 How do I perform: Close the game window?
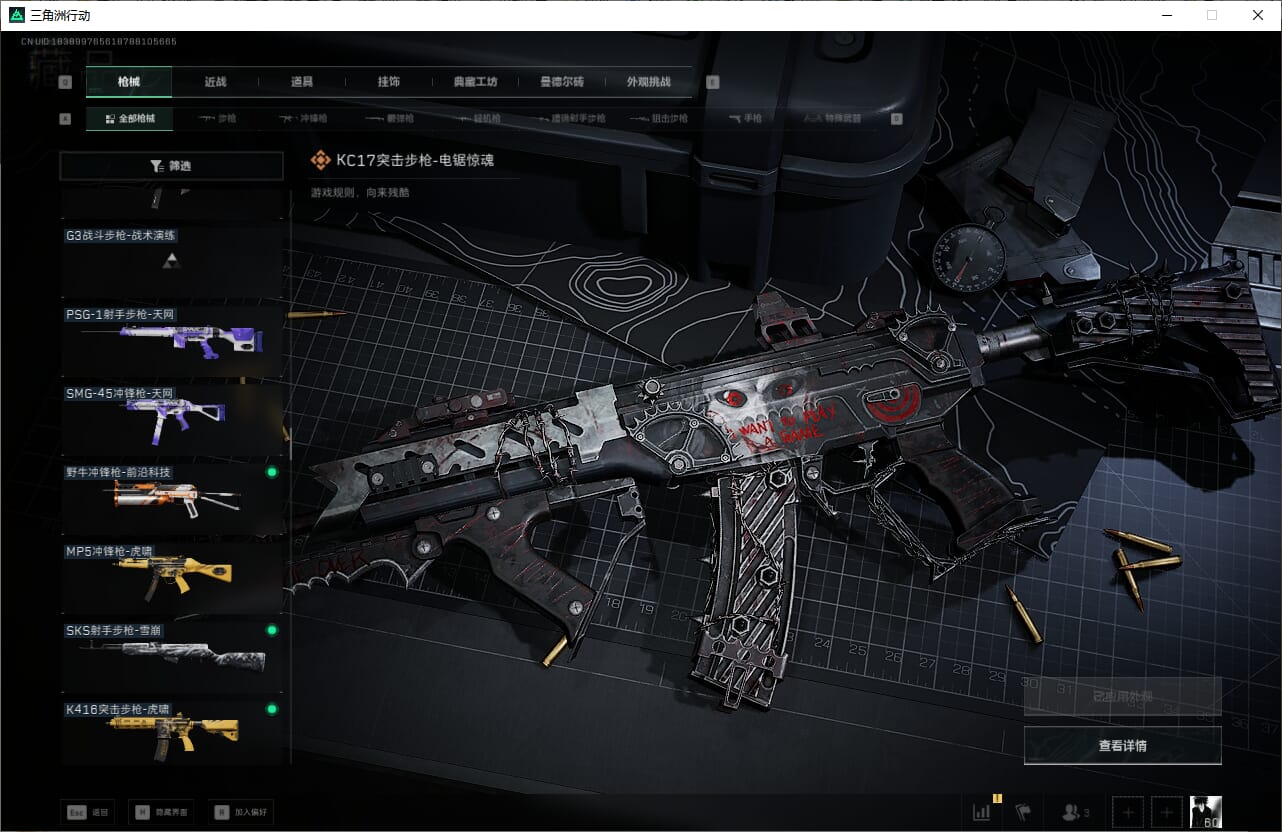1257,15
